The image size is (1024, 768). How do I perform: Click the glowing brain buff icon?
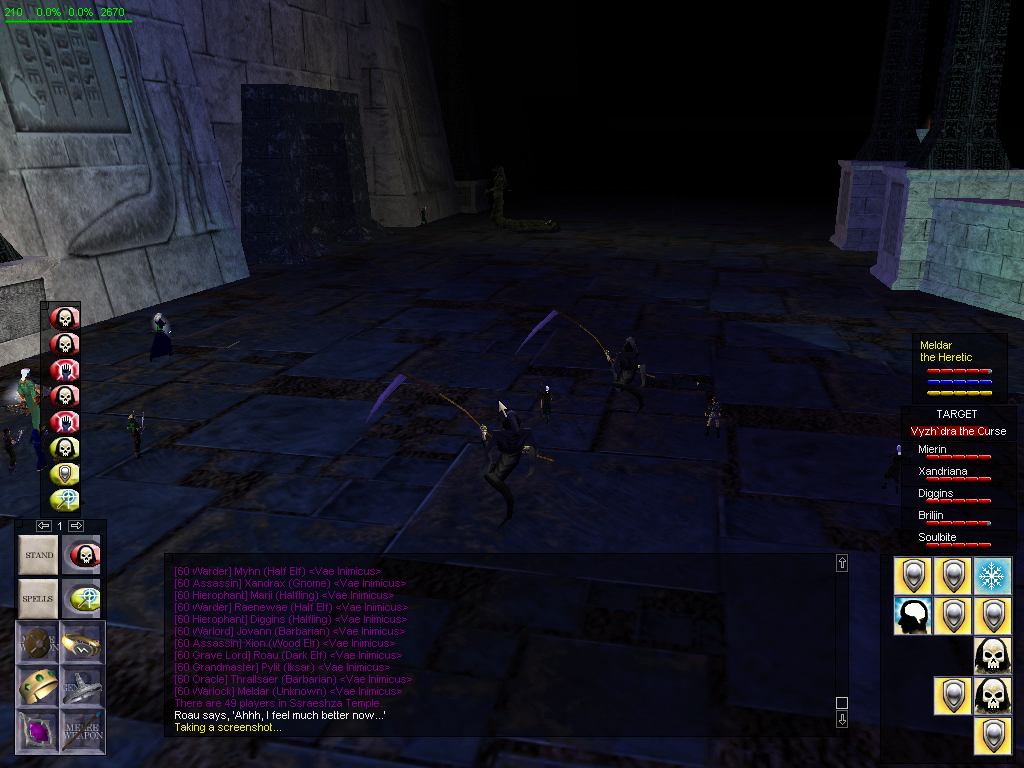tap(913, 616)
